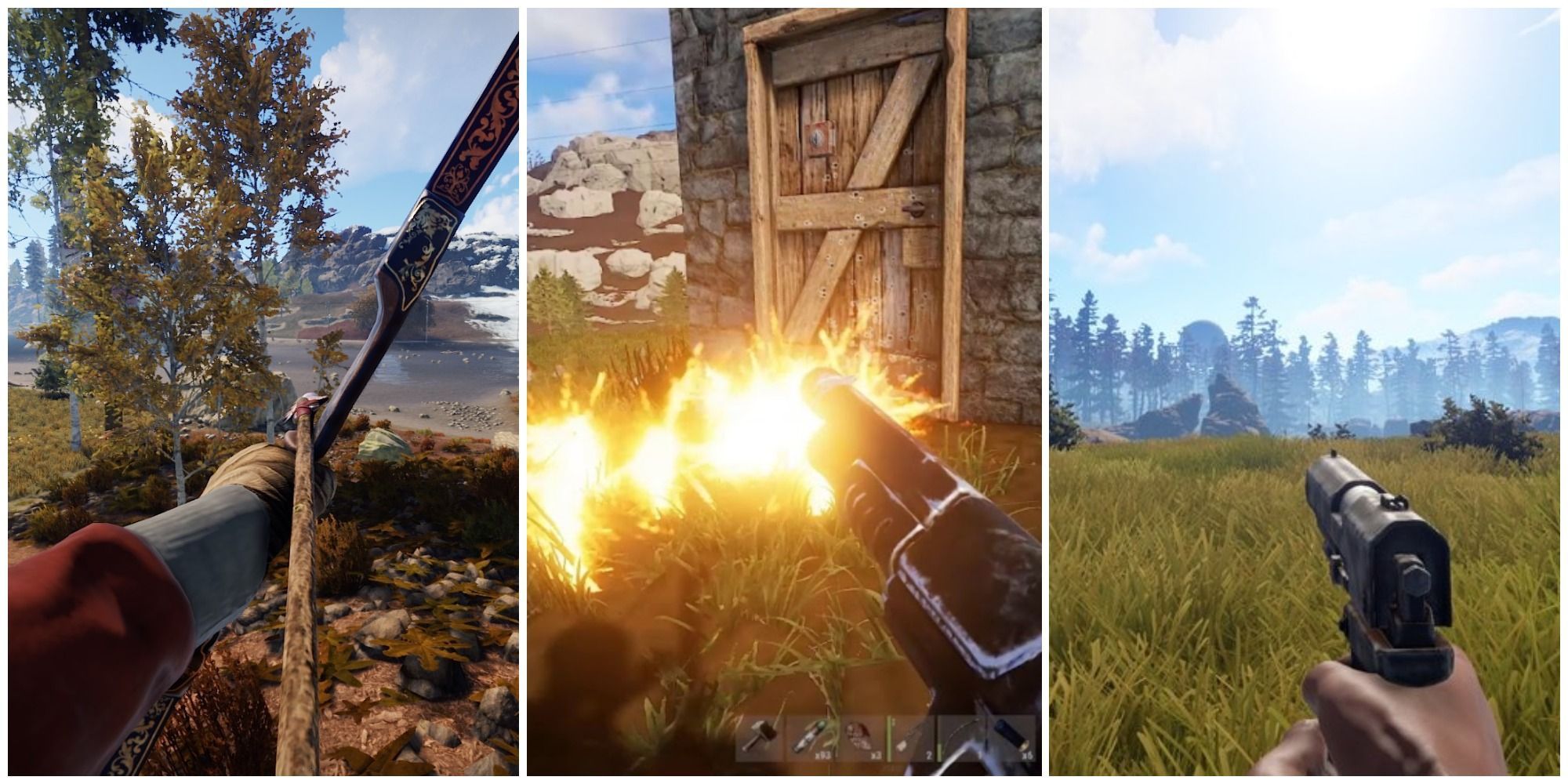The height and width of the screenshot is (784, 1568).
Task: Click the quantity 2 label on the fourth slot
Action: coord(930,755)
